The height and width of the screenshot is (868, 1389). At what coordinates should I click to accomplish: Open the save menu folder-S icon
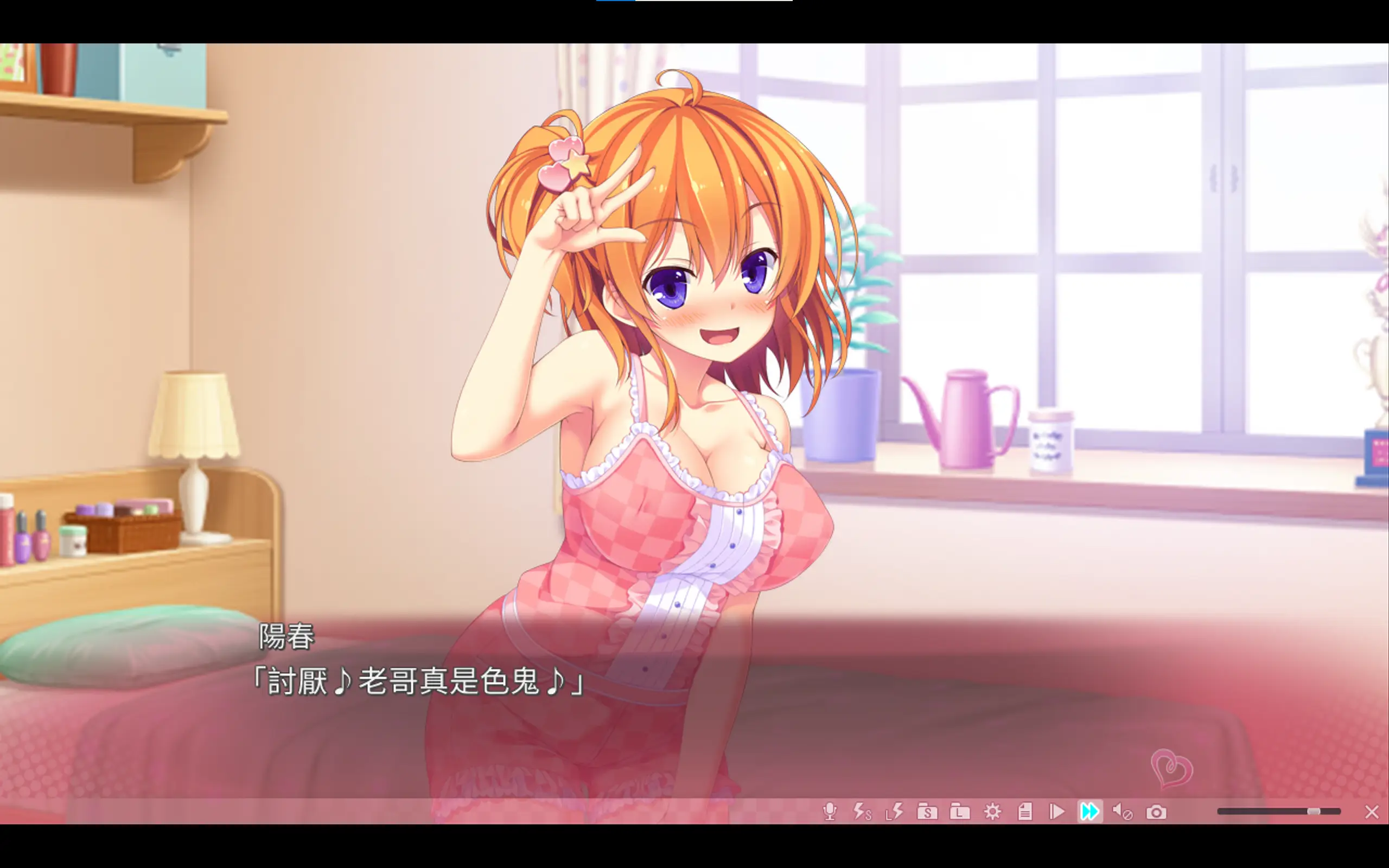point(927,812)
